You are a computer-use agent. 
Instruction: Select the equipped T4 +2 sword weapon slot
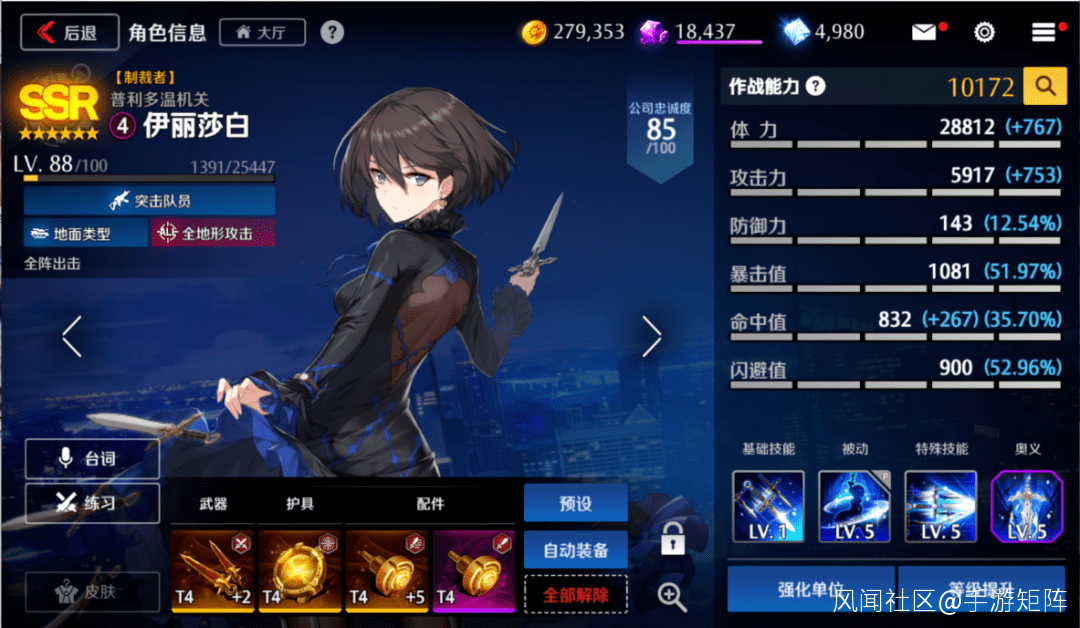(x=213, y=571)
